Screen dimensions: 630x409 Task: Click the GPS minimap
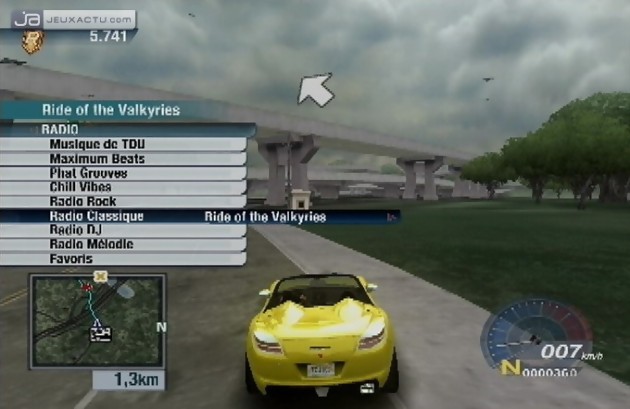pyautogui.click(x=97, y=322)
